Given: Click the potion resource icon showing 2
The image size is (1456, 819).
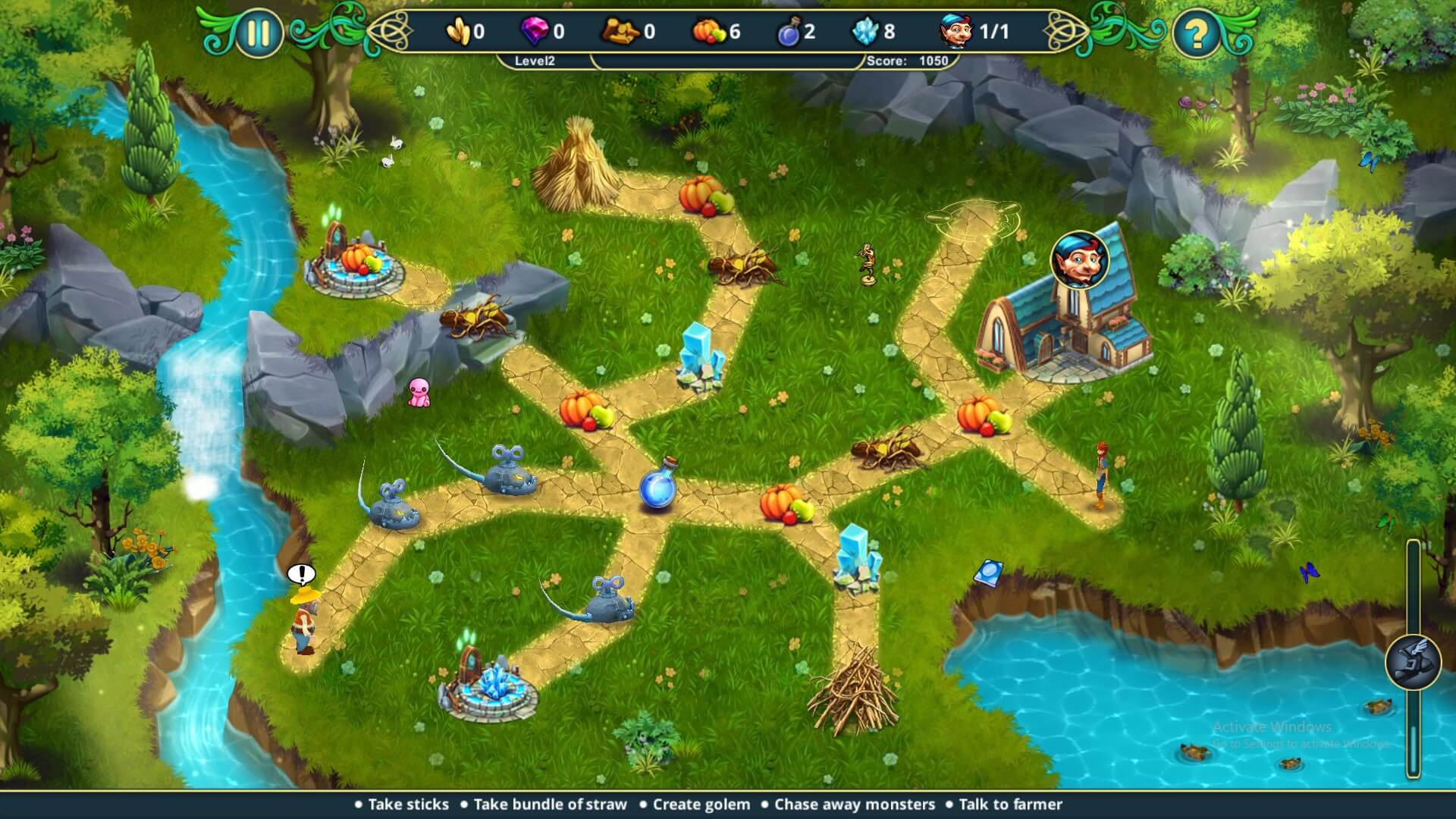Looking at the screenshot, I should click(x=789, y=32).
